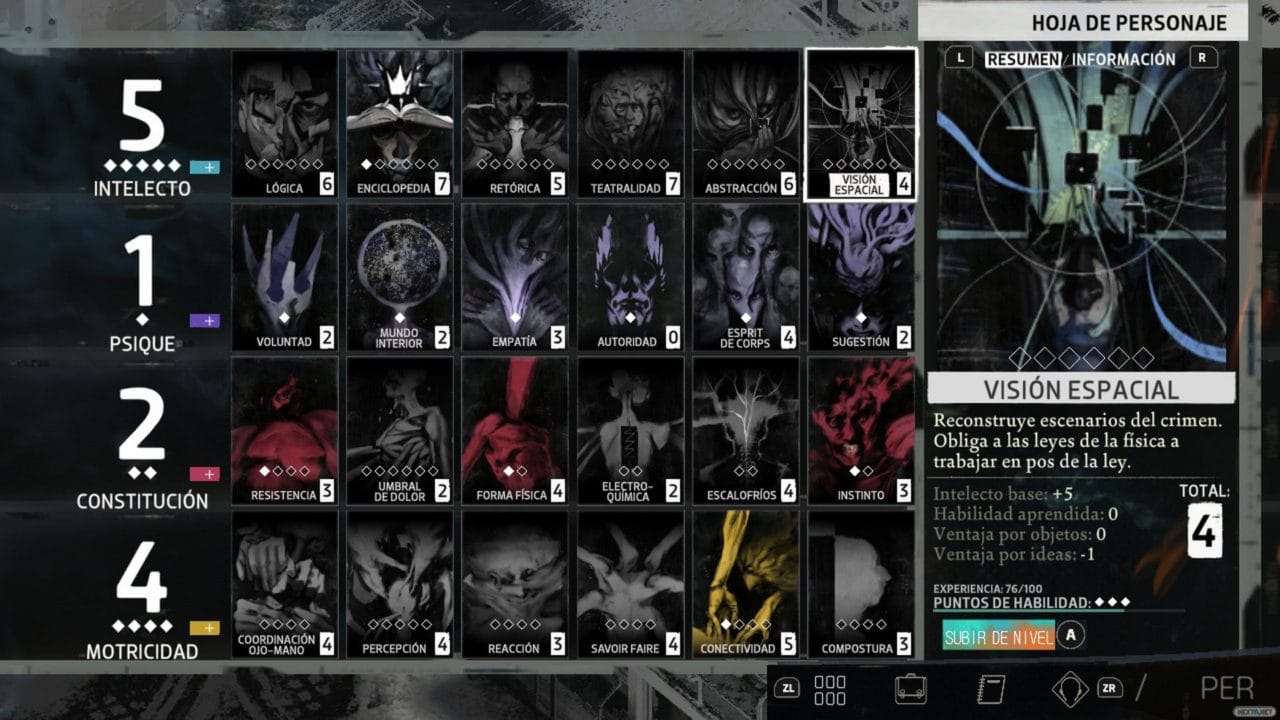Select the Conectividad skill card
Screen dimensions: 1280x720
tap(746, 585)
